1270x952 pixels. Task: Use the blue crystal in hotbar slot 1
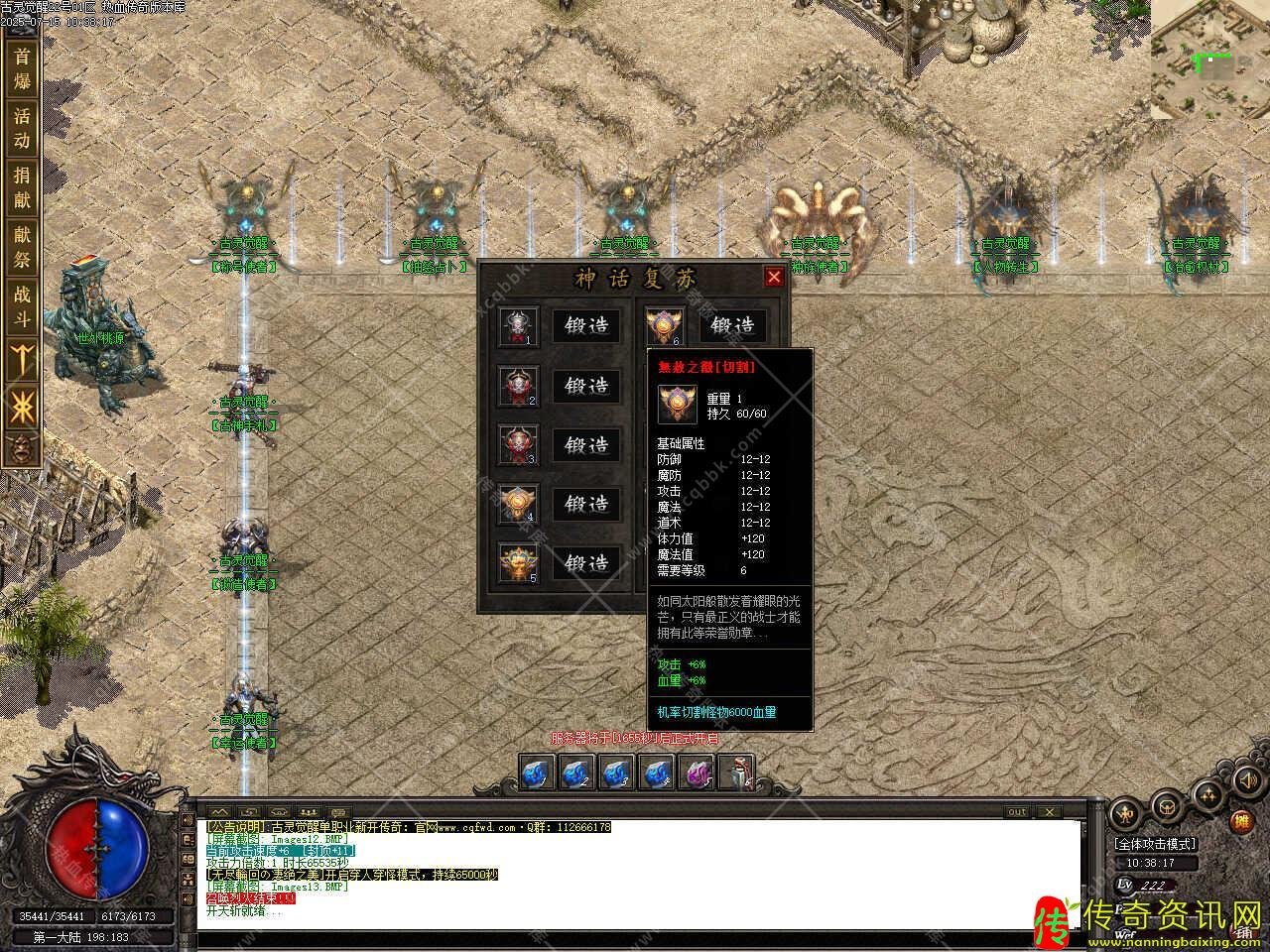tap(537, 772)
